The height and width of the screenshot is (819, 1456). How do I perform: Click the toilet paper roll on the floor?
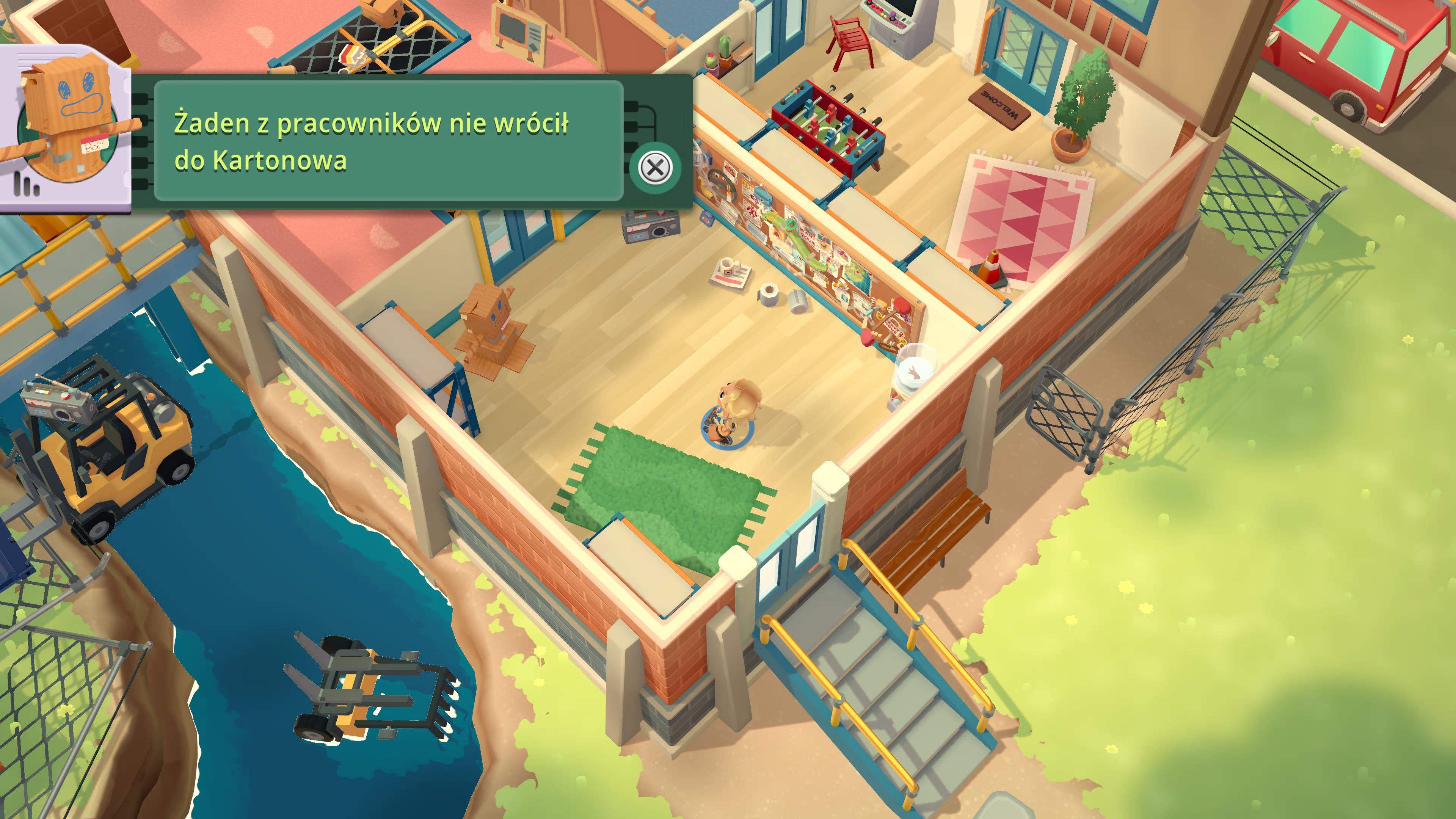tap(769, 296)
